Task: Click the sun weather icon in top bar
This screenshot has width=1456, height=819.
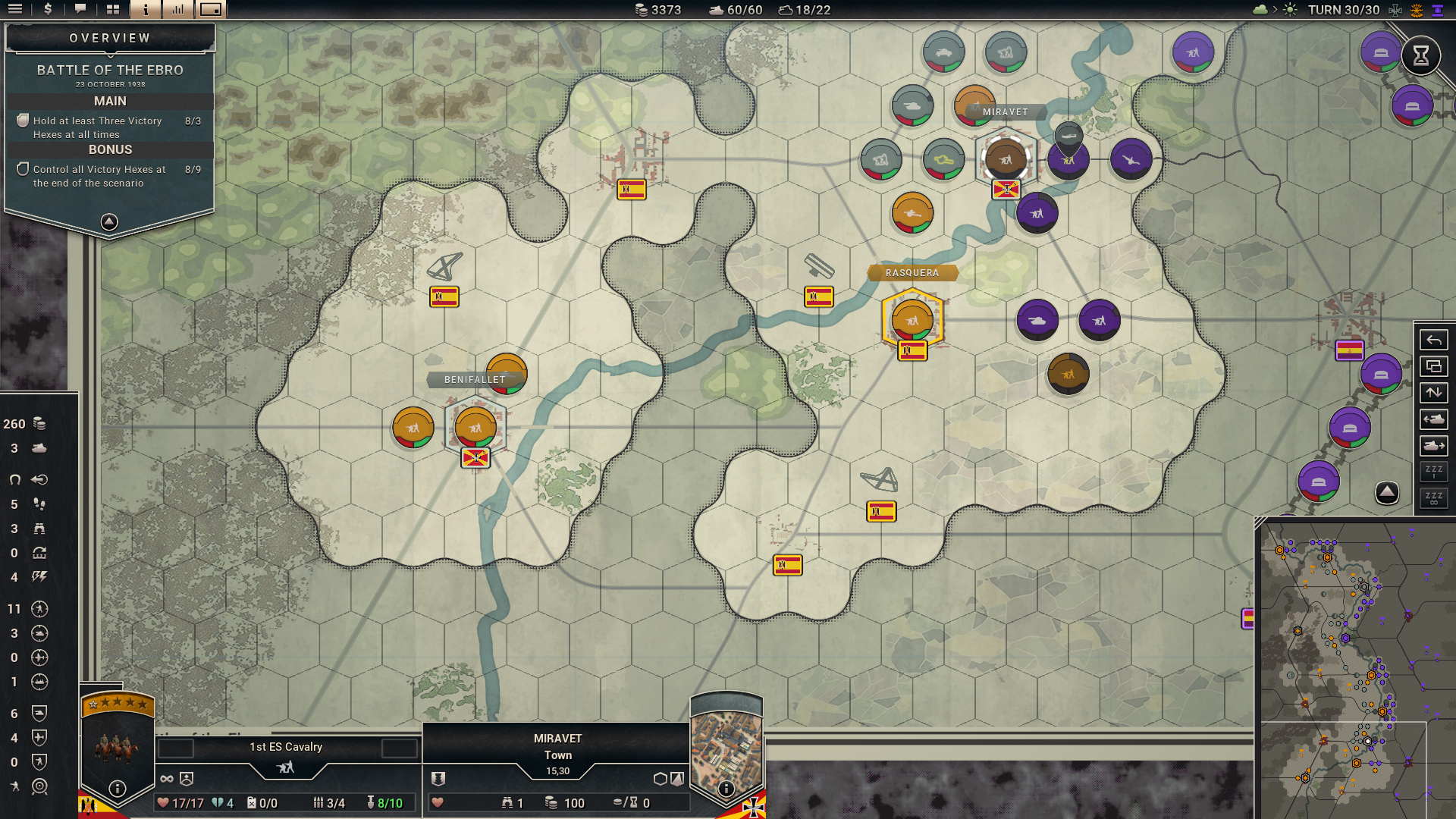Action: tap(1289, 10)
